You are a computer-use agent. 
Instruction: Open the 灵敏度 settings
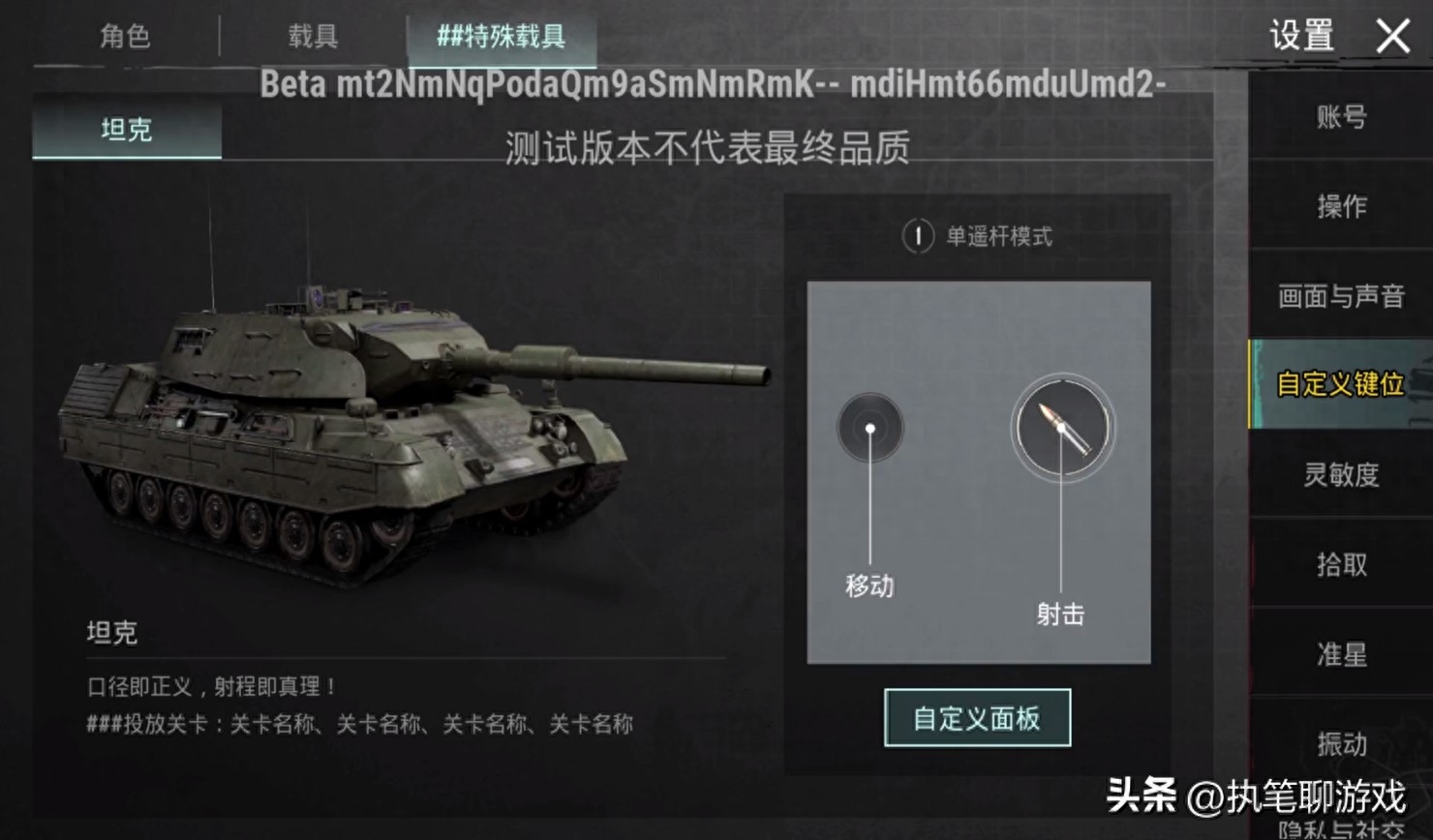coord(1341,474)
